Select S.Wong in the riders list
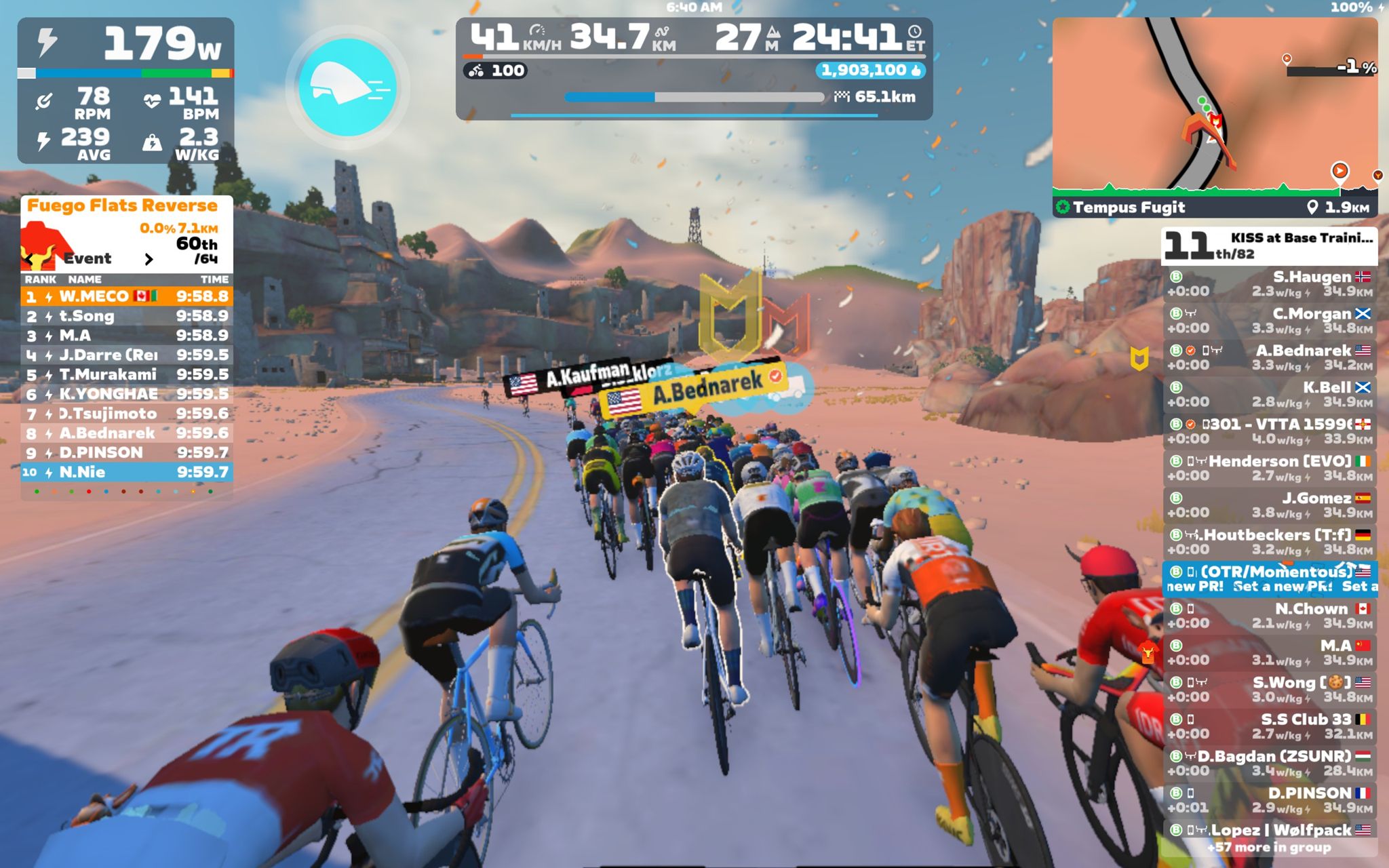This screenshot has width=1389, height=868. click(1270, 690)
